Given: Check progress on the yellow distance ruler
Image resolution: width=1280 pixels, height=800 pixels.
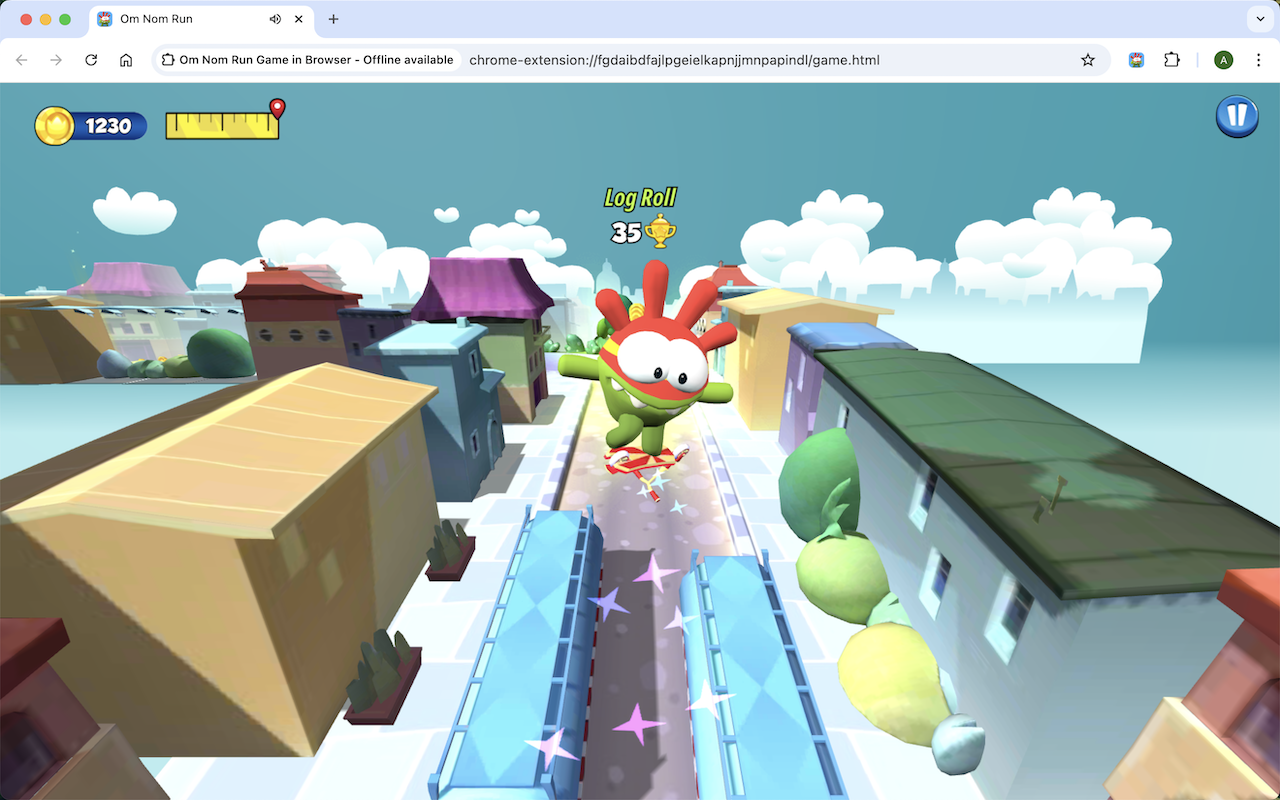Looking at the screenshot, I should [222, 127].
